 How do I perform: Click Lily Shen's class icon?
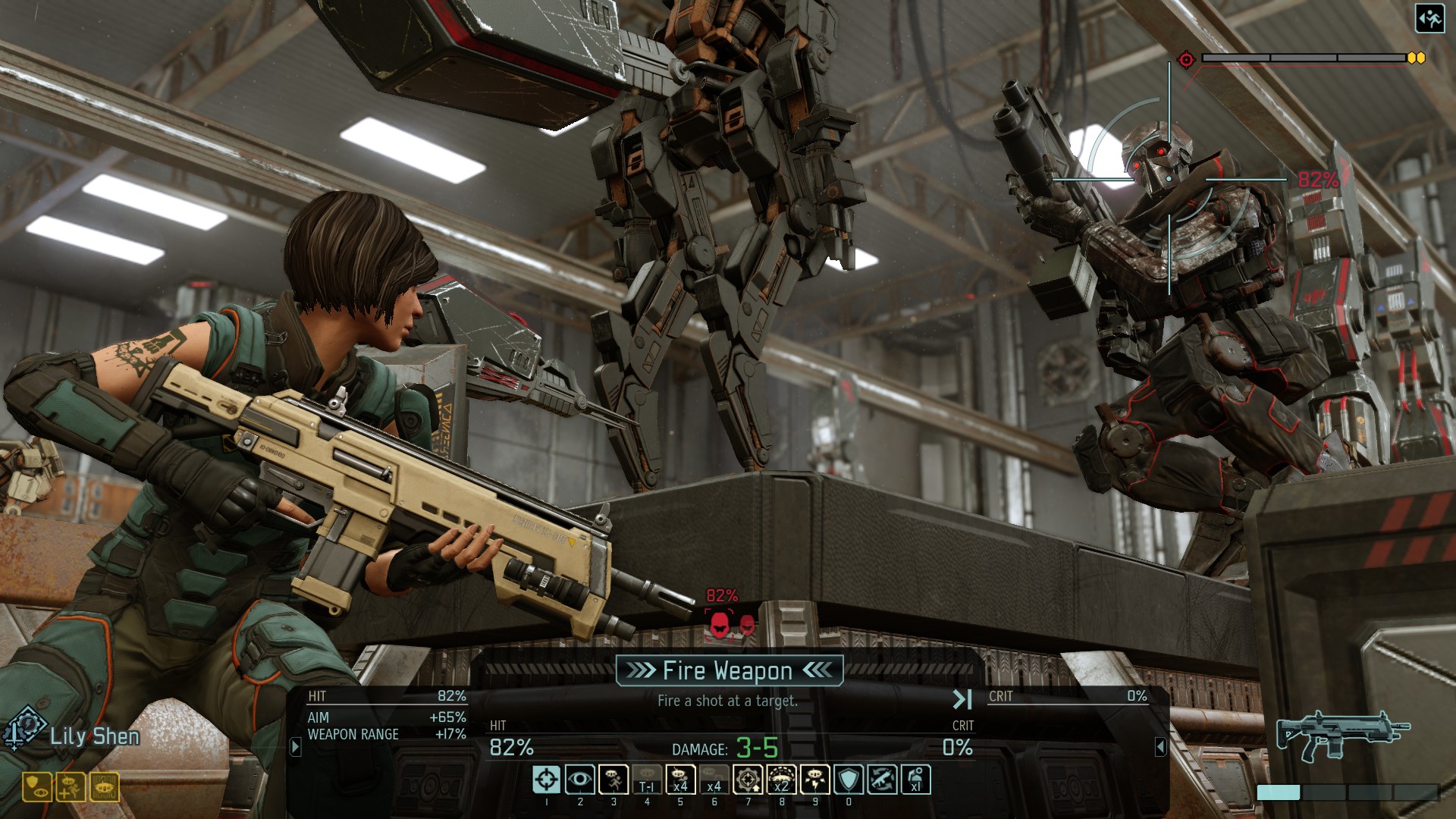(24, 729)
